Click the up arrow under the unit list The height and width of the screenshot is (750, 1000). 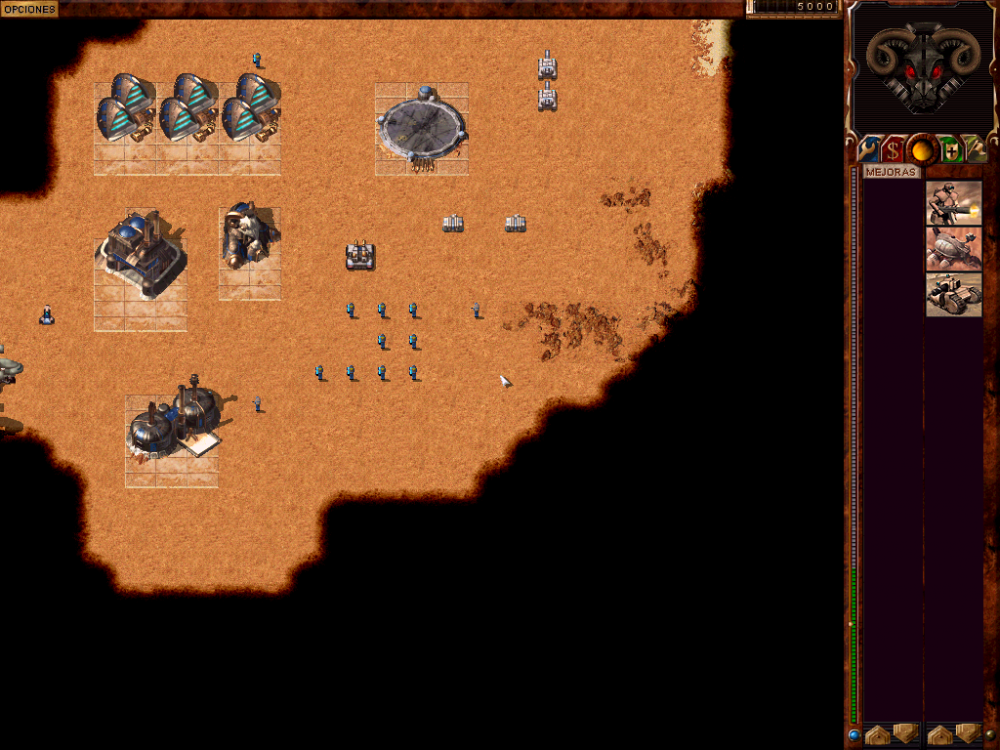[x=939, y=734]
